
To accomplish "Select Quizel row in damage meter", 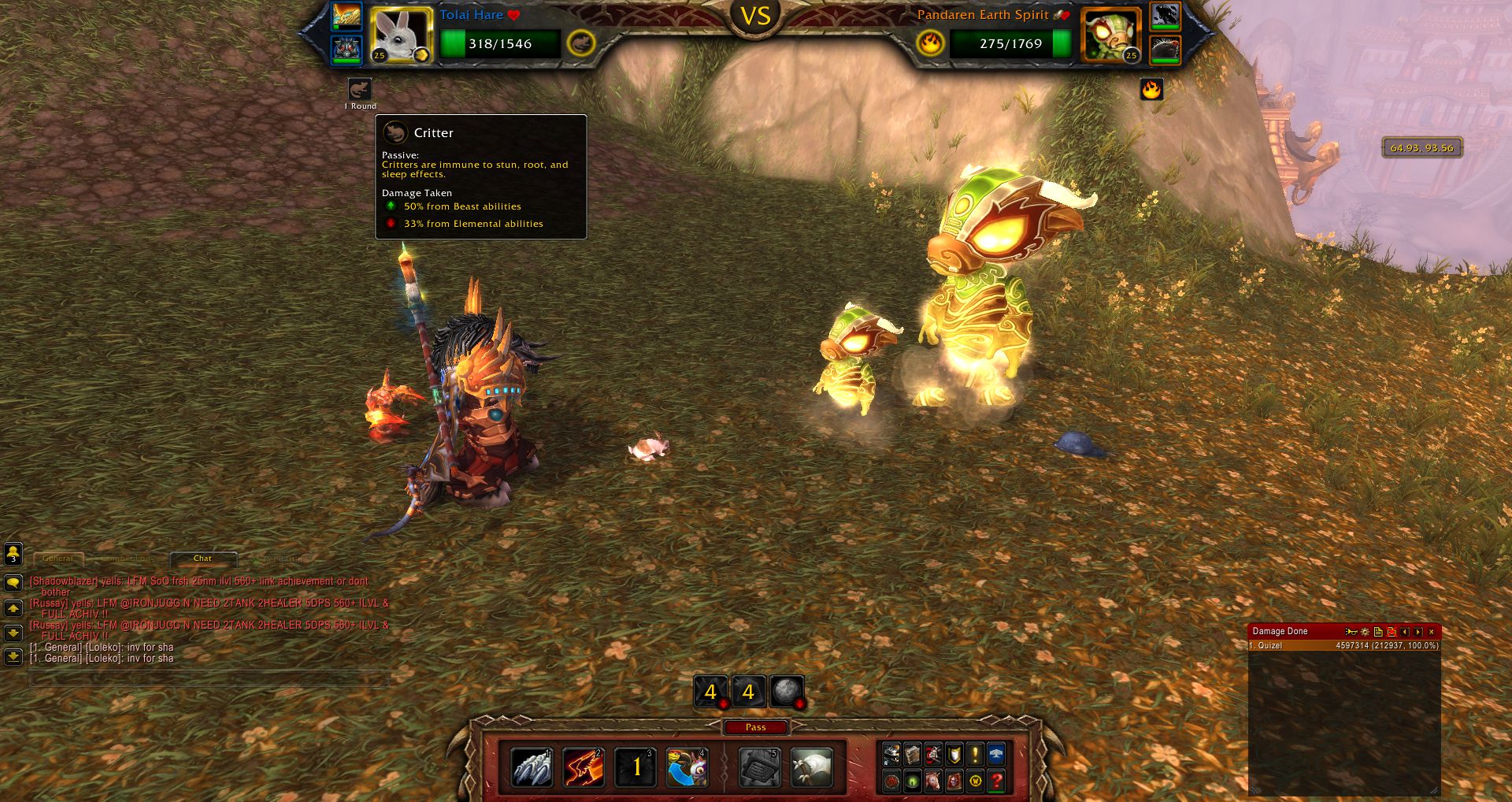I will point(1343,646).
